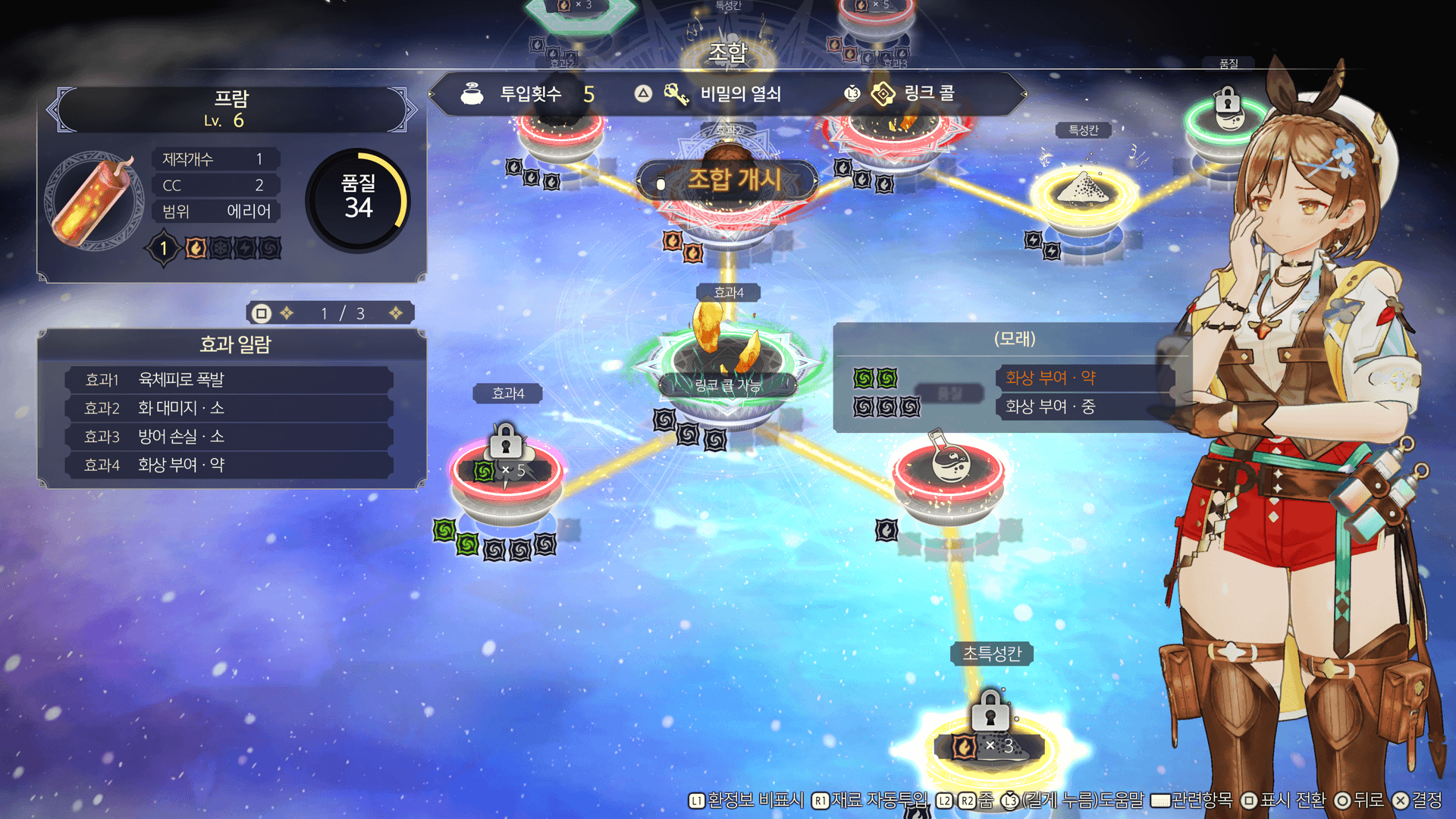Advance the effect list page with right arrow
The width and height of the screenshot is (1456, 819).
[x=396, y=313]
